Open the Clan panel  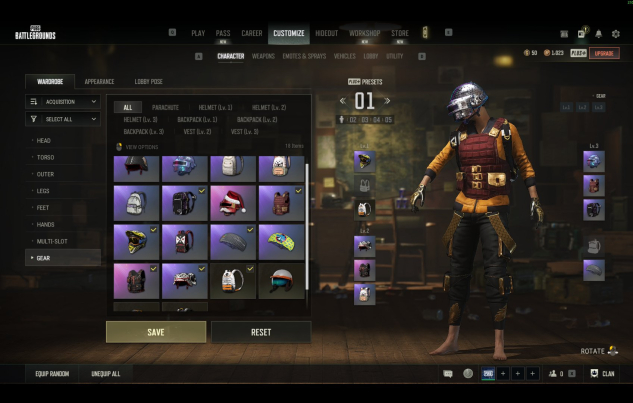point(602,374)
